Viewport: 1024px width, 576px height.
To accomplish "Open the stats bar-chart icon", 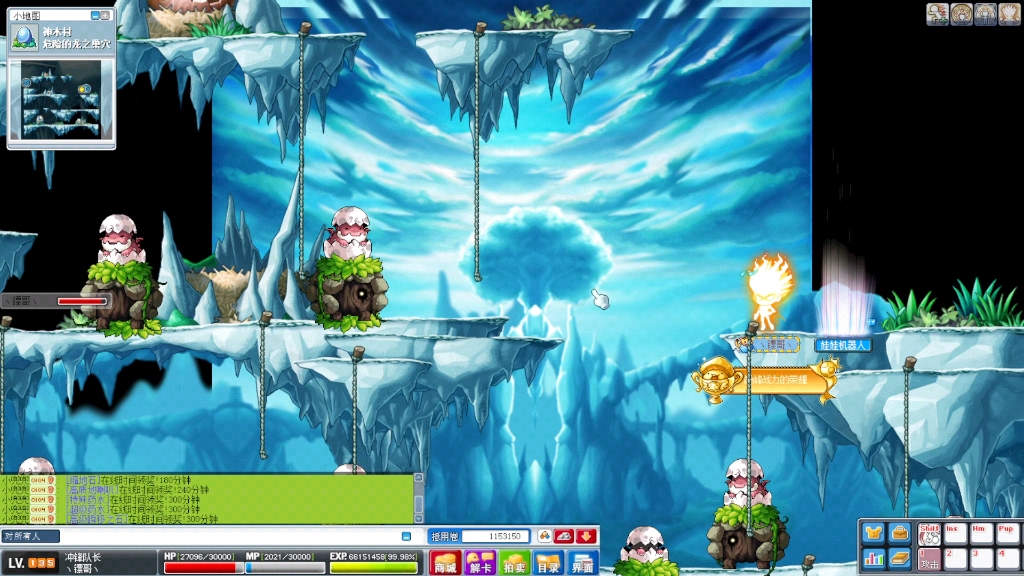I will coord(874,557).
